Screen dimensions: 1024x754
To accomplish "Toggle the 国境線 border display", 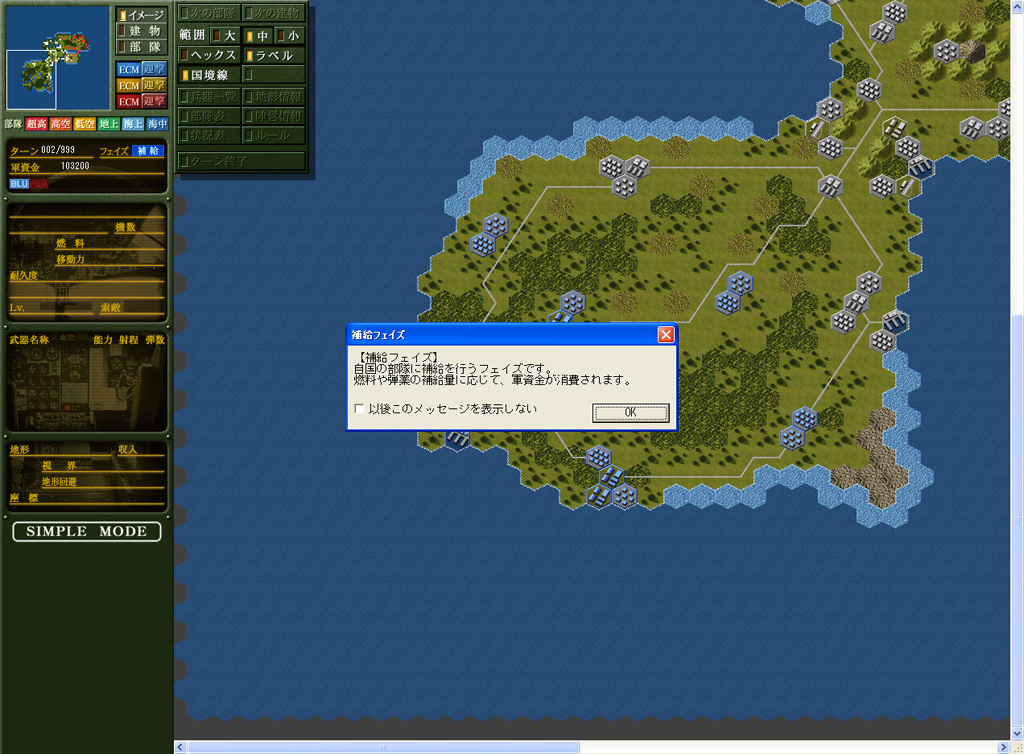I will tap(208, 74).
